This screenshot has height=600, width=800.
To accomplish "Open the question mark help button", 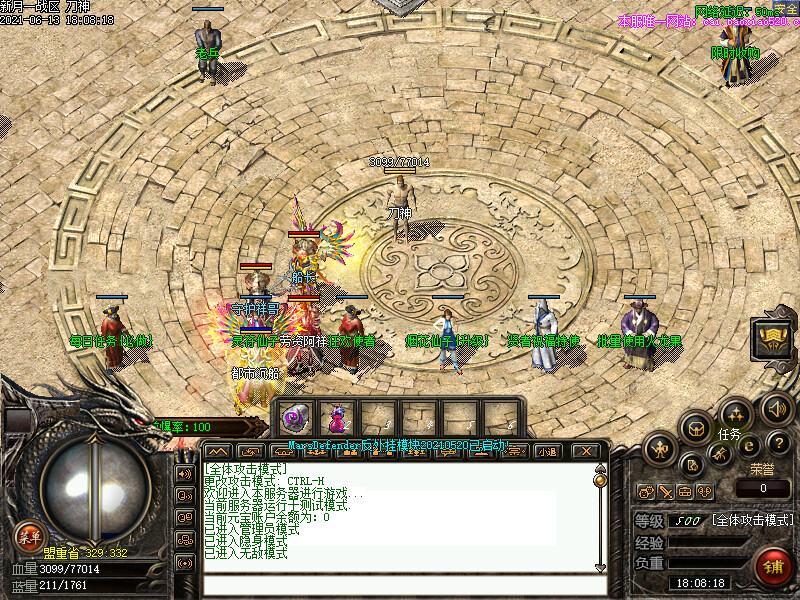I will click(x=780, y=442).
